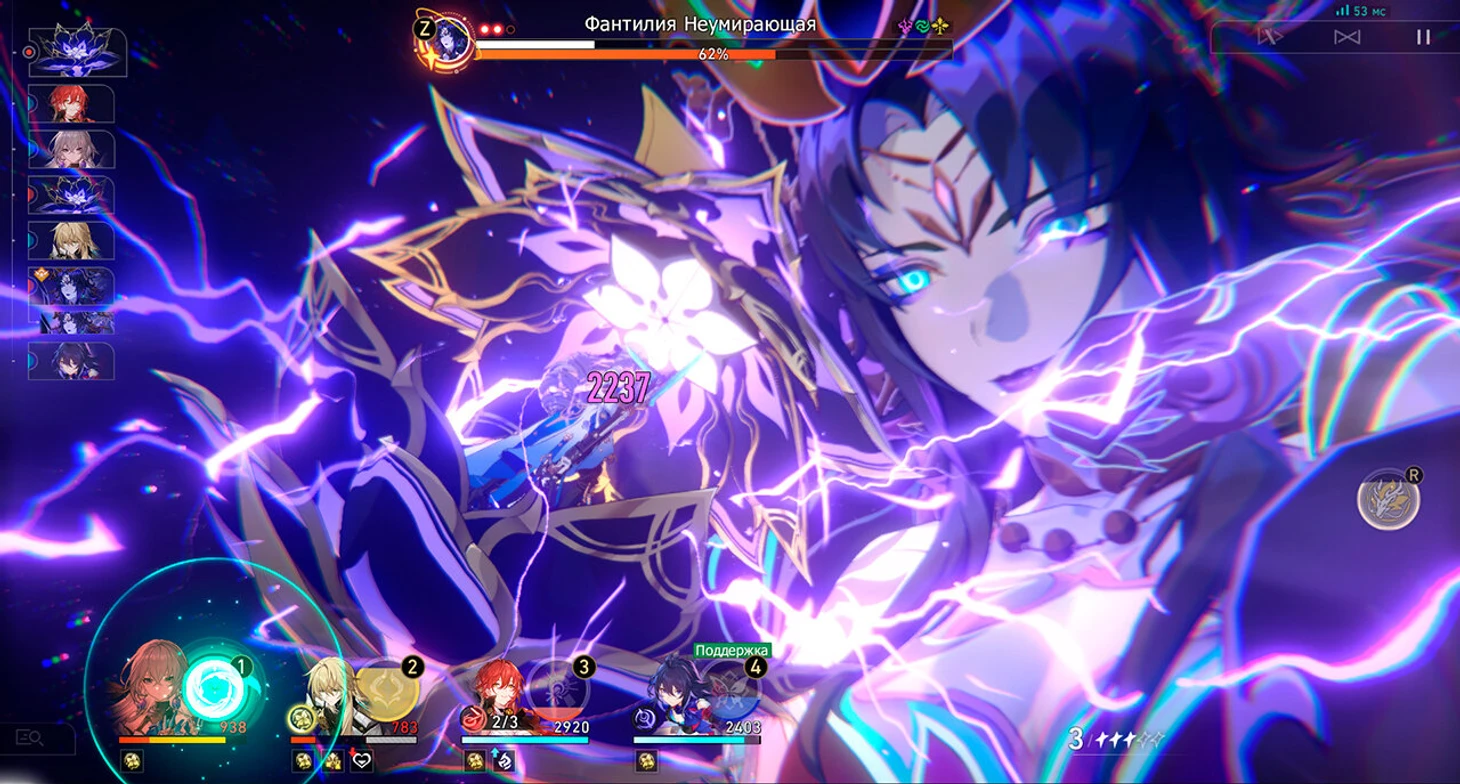
Task: Pause the battle
Action: pyautogui.click(x=1423, y=37)
